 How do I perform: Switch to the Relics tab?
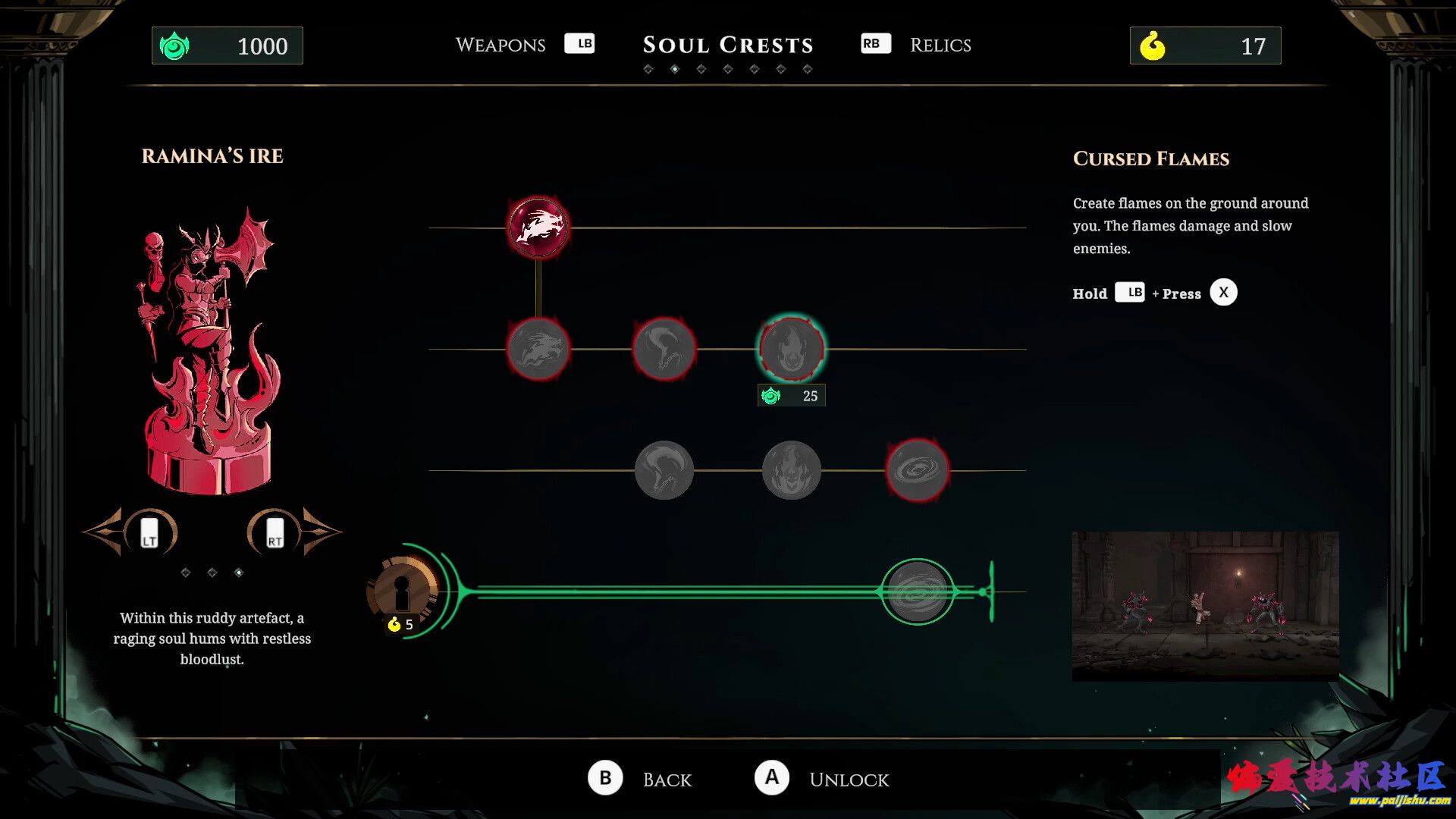tap(940, 45)
